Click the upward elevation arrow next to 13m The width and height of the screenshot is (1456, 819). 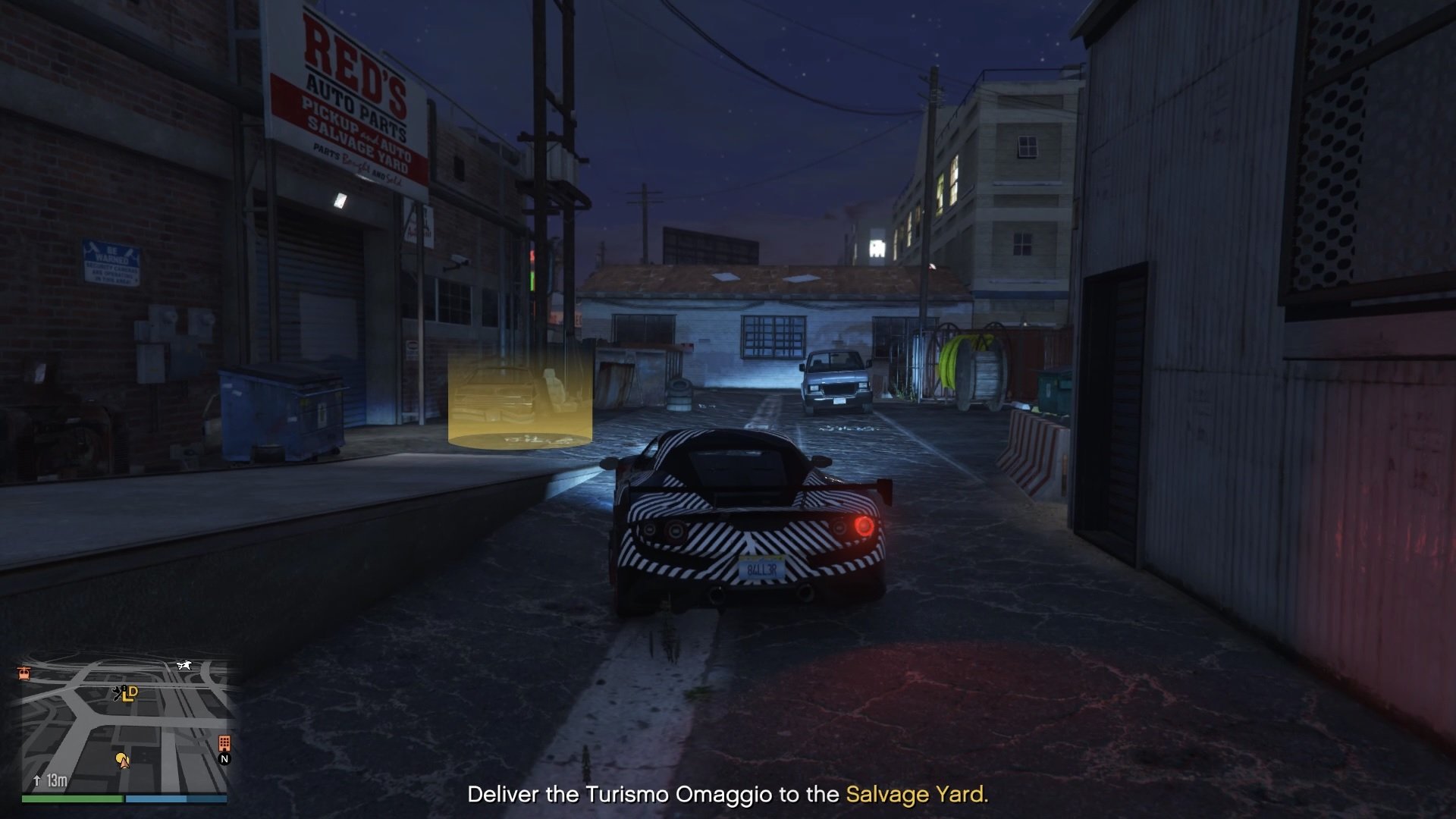pyautogui.click(x=36, y=779)
